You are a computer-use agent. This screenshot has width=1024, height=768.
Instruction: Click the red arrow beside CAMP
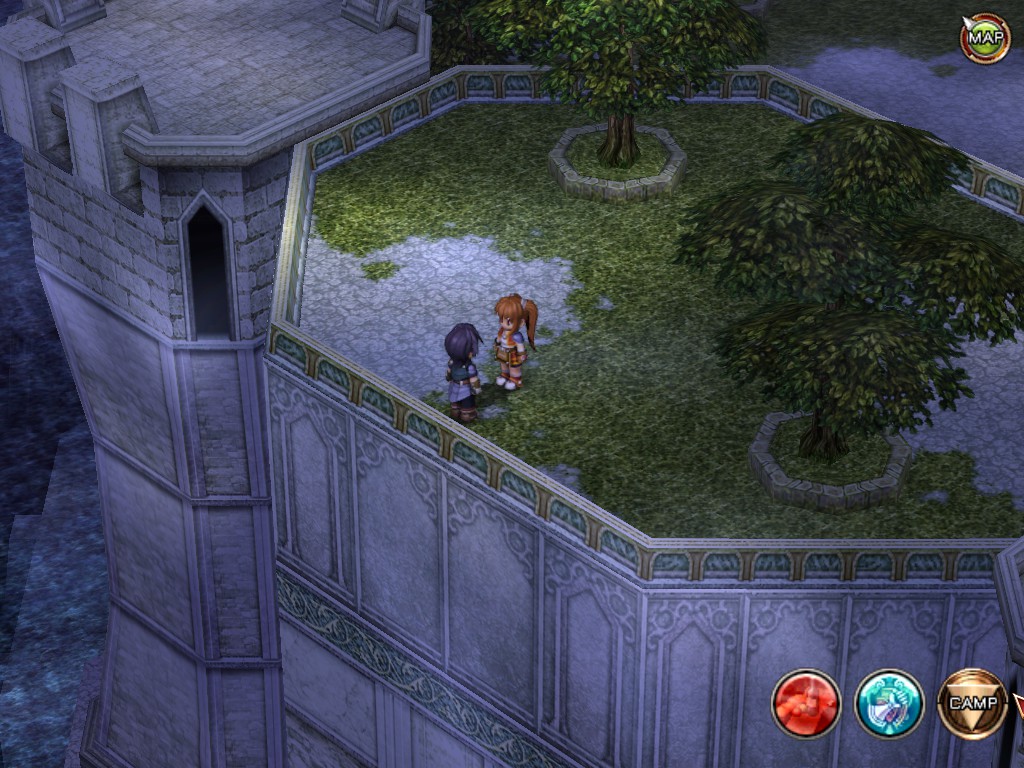coord(1019,706)
